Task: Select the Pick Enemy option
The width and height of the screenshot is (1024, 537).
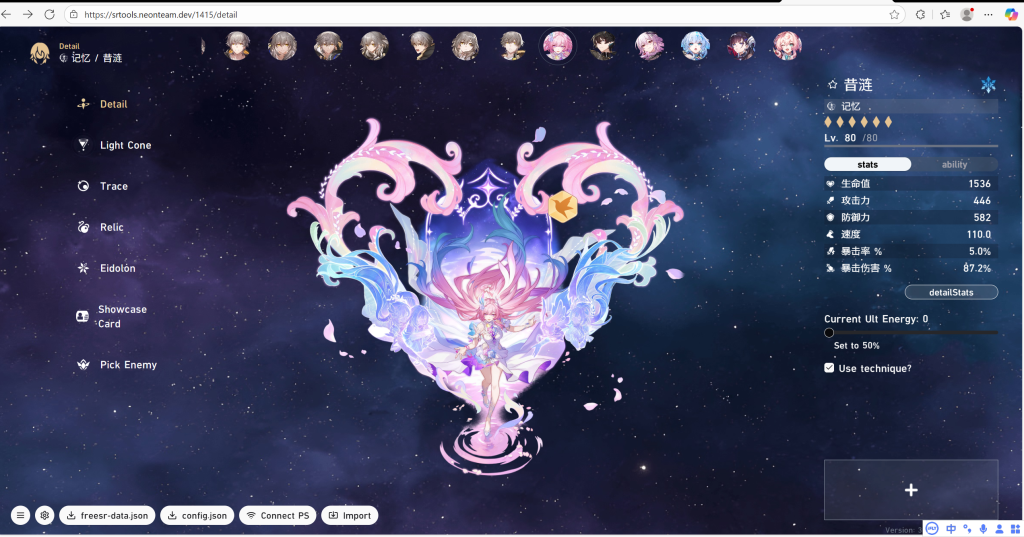Action: (128, 365)
